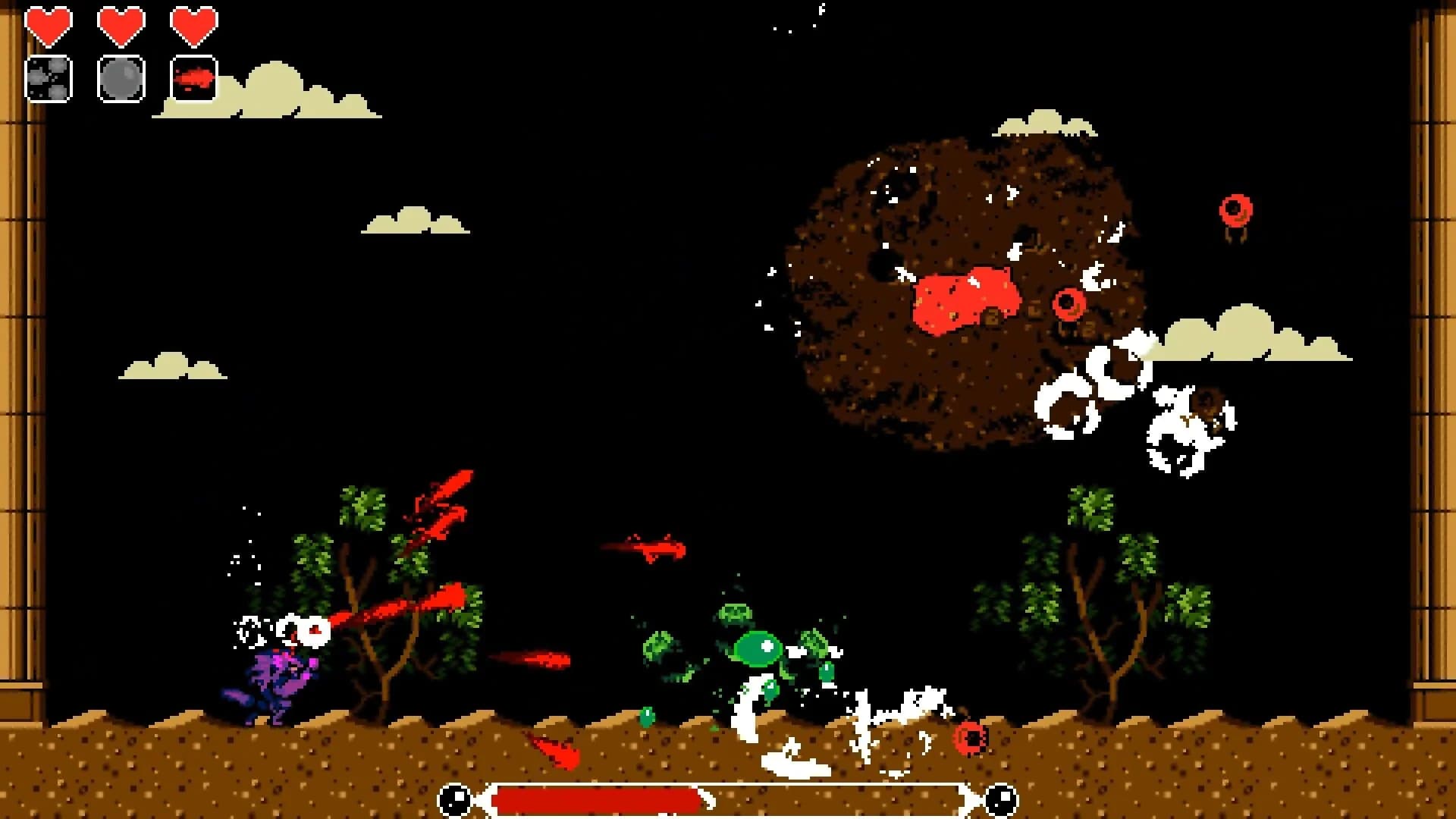1456x819 pixels.
Task: Select the red meat chunk item slot
Action: (194, 77)
